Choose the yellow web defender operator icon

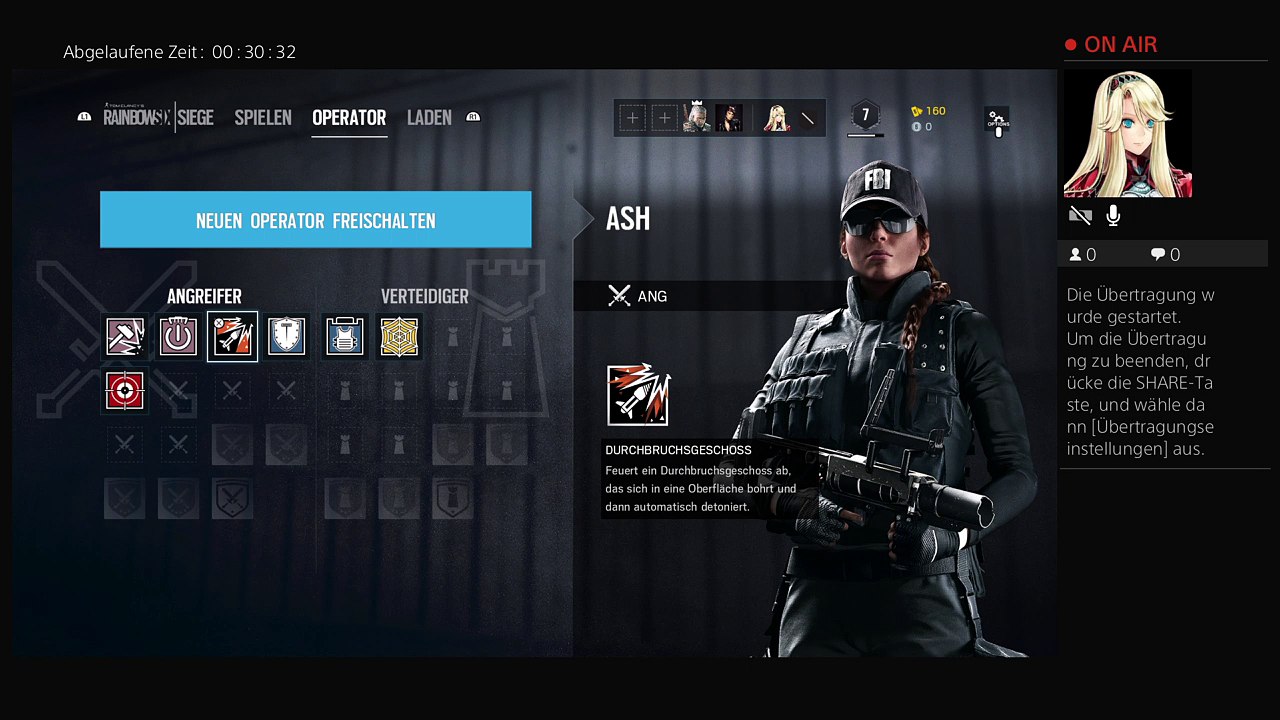click(x=399, y=337)
